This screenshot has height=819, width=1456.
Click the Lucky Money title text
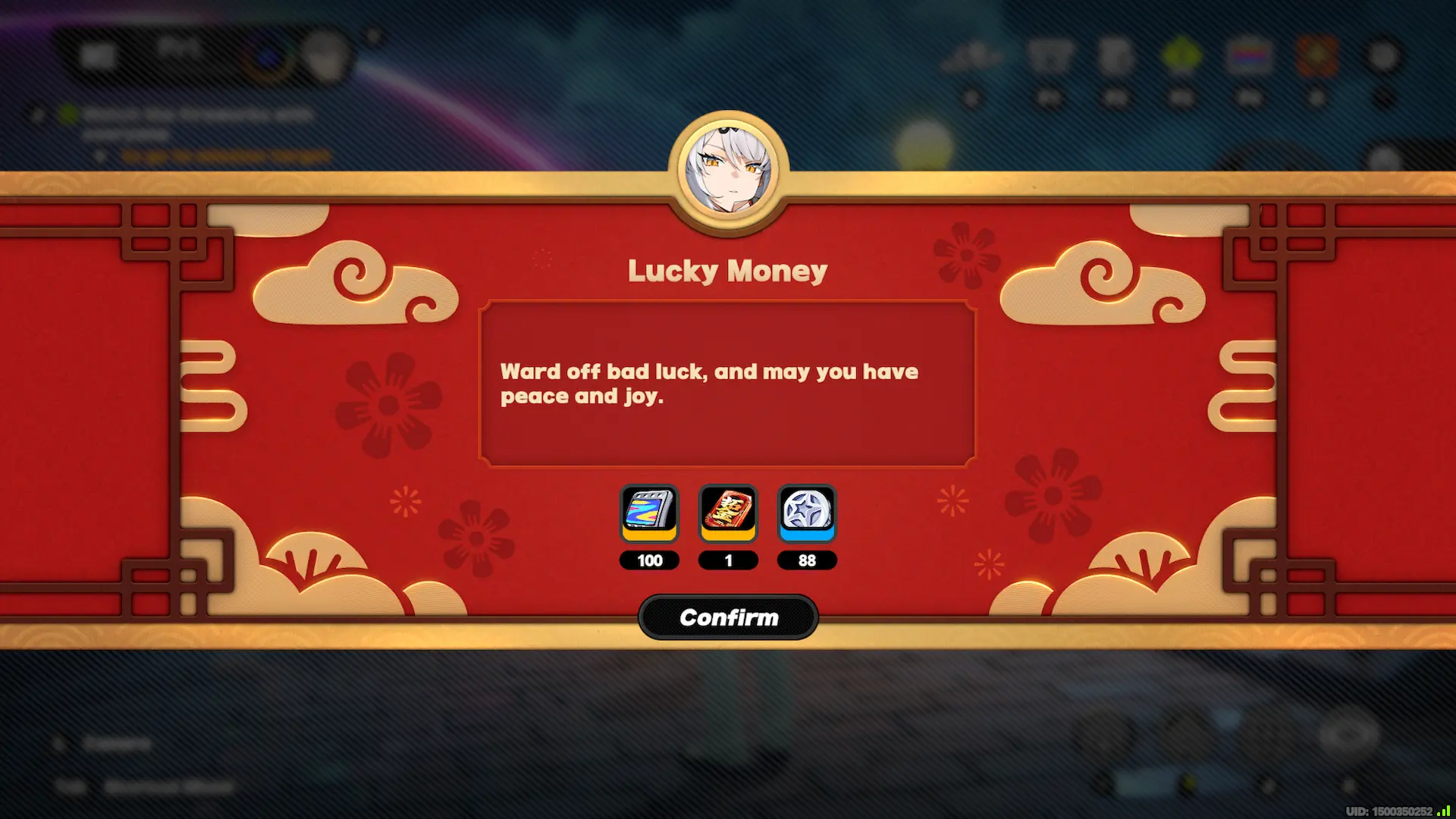point(727,271)
